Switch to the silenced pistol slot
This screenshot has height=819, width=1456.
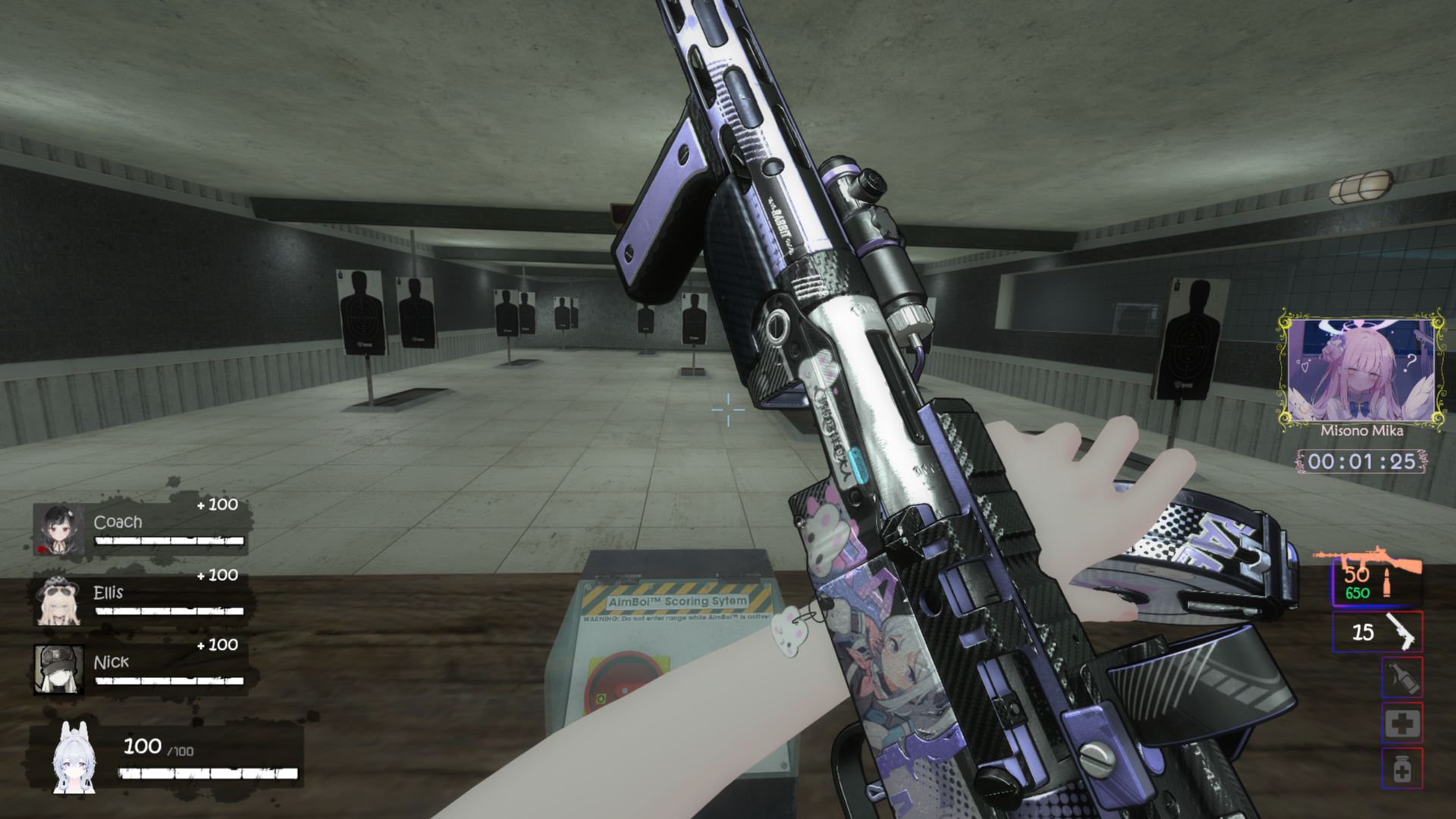click(x=1377, y=632)
